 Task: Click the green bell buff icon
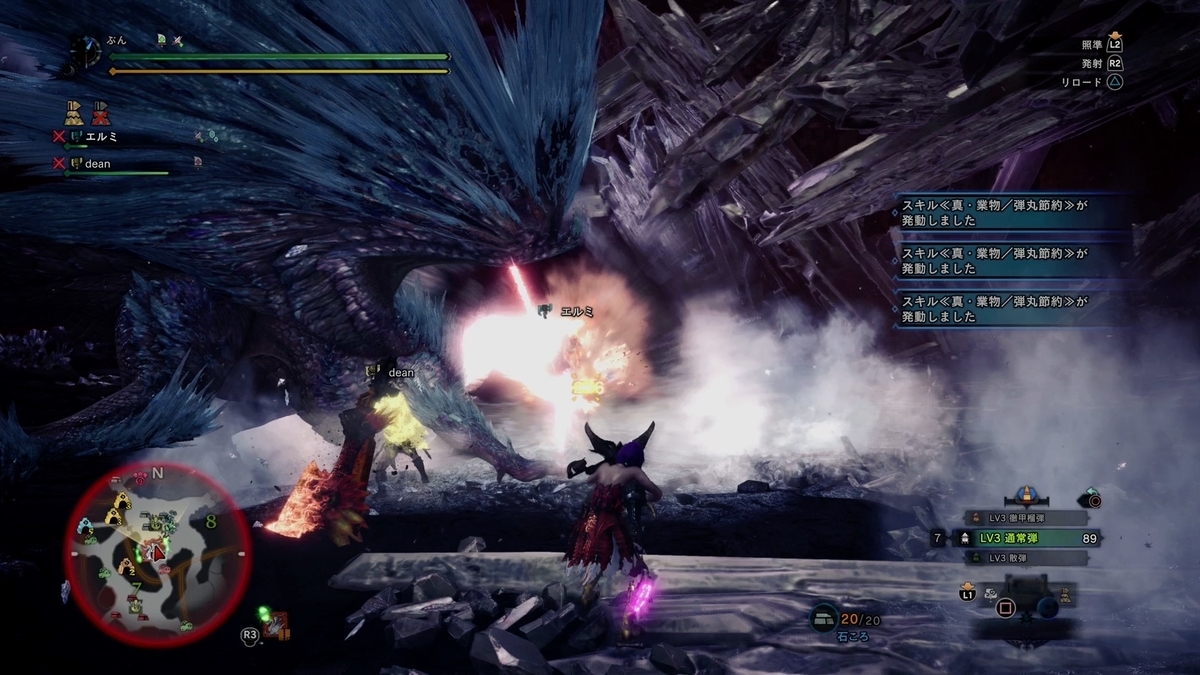pos(161,41)
